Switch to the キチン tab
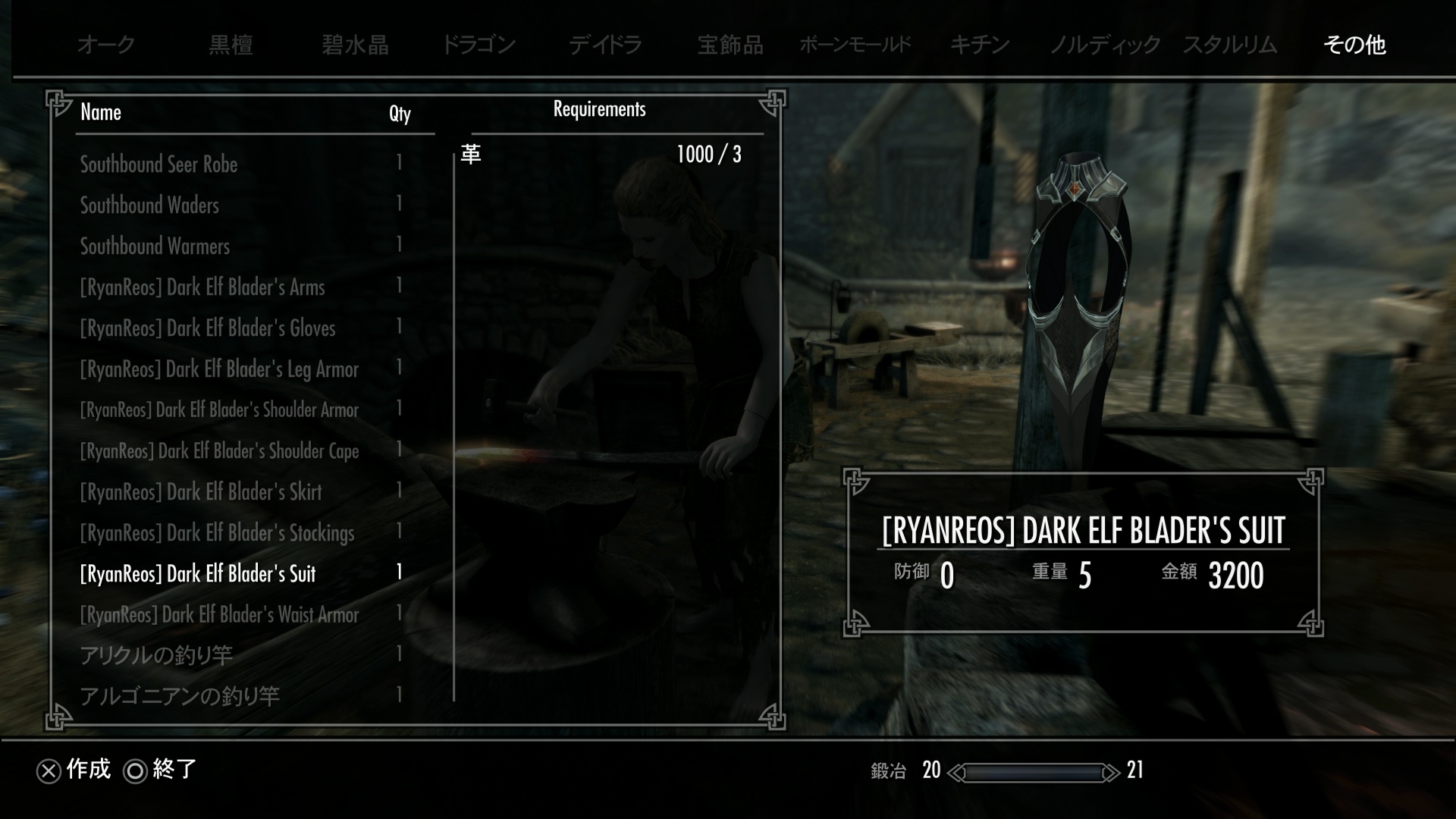This screenshot has height=819, width=1456. pos(980,45)
